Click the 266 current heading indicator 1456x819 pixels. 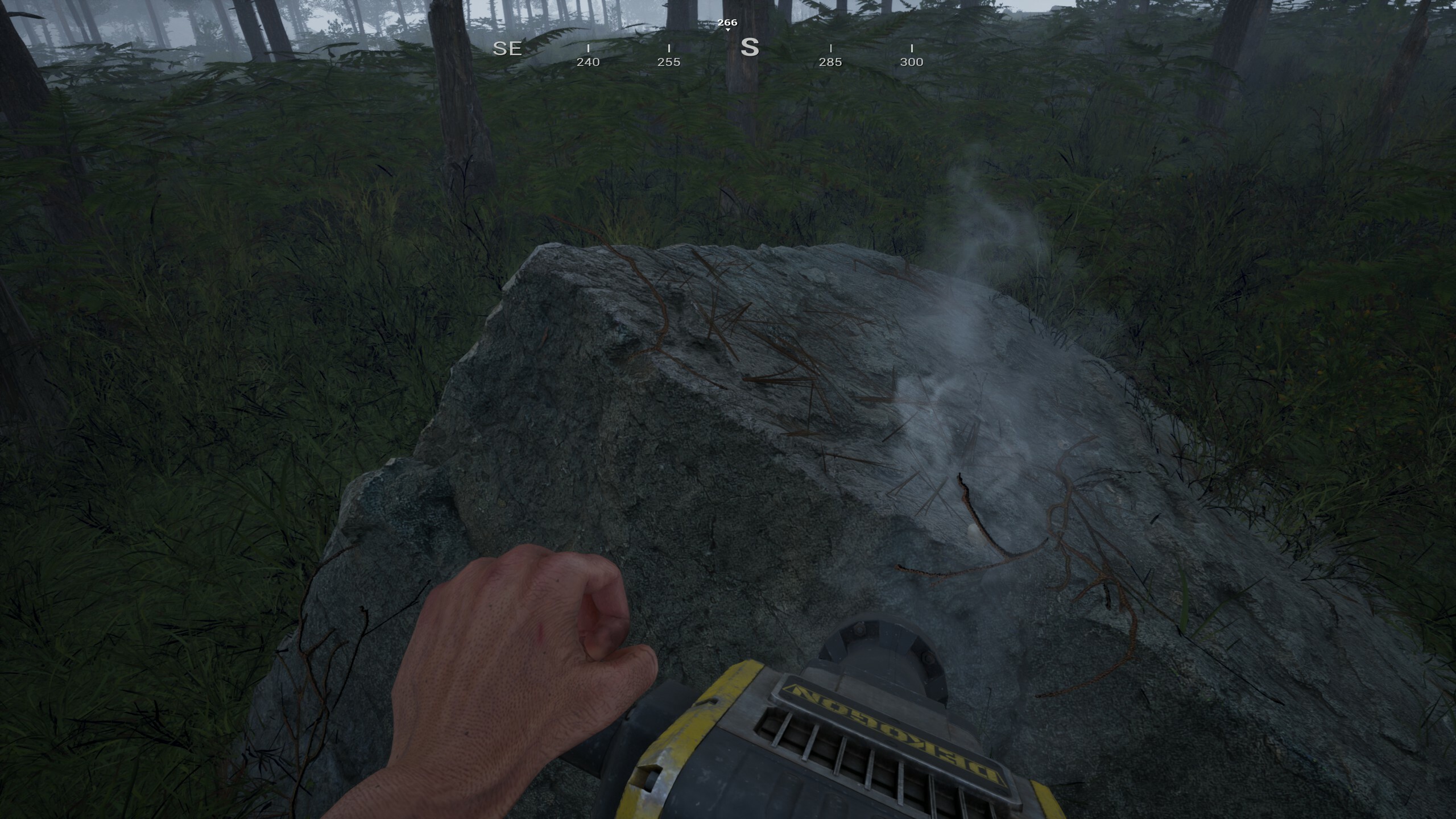[727, 23]
